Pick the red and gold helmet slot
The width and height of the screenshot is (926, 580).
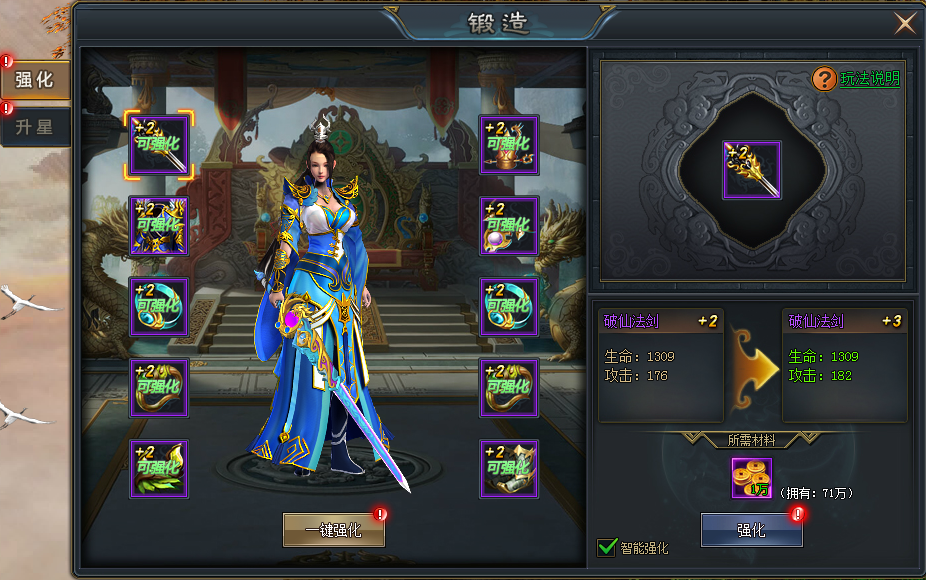509,145
